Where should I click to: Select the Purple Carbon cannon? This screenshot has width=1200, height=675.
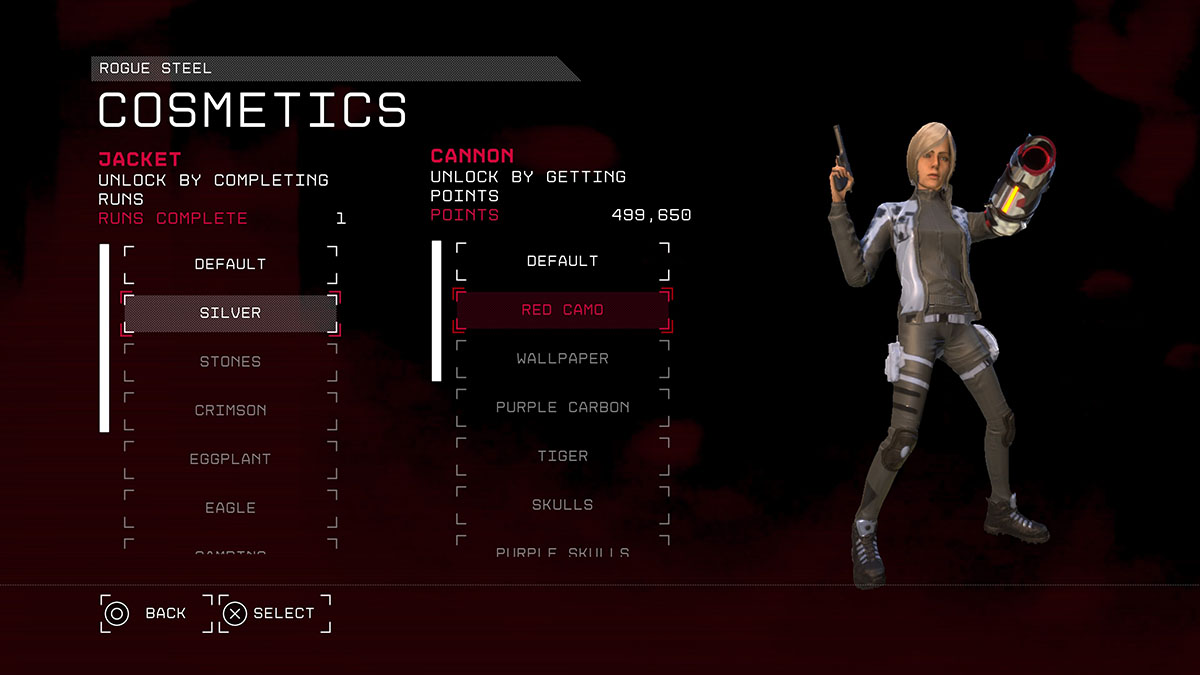tap(562, 407)
